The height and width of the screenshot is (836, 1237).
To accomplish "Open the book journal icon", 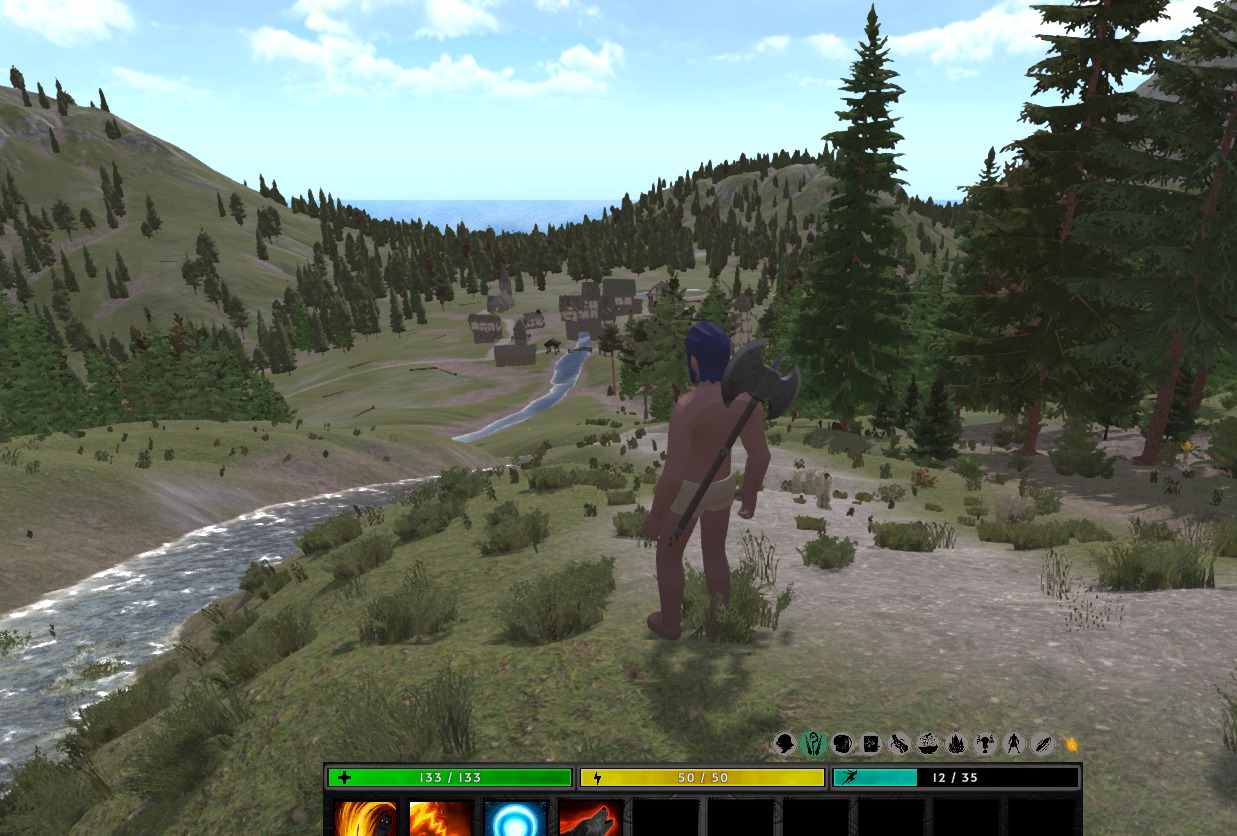I will 871,744.
